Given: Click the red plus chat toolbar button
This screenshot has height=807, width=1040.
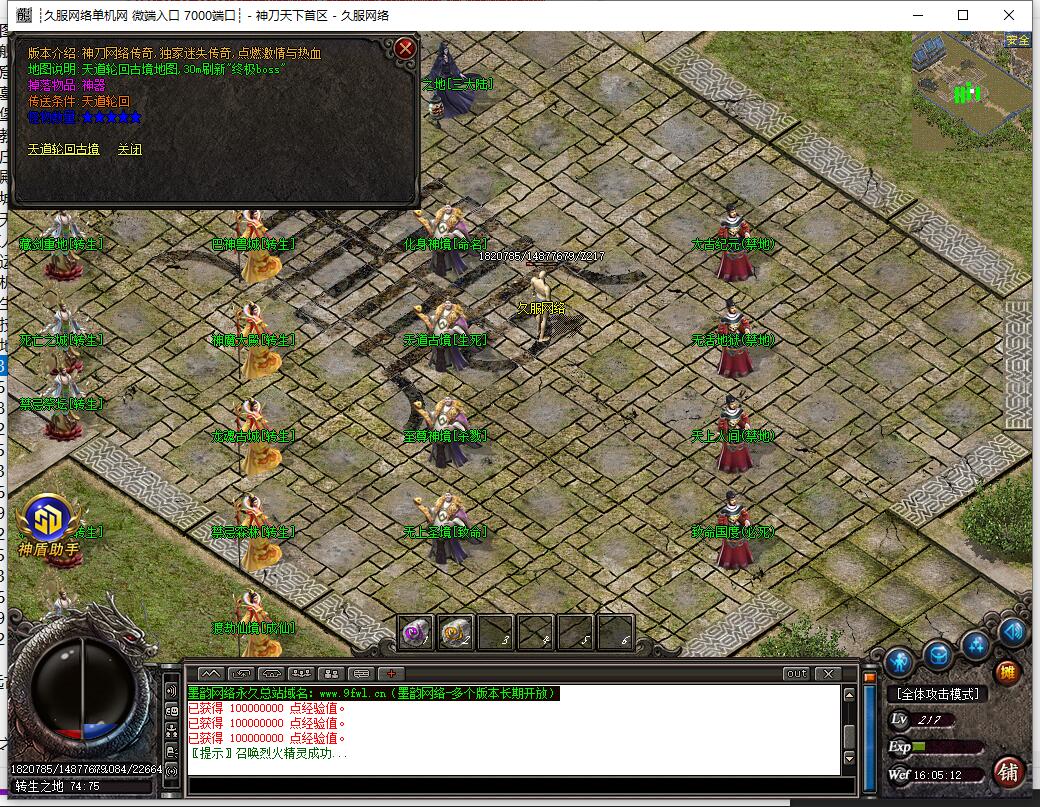Looking at the screenshot, I should [x=391, y=673].
